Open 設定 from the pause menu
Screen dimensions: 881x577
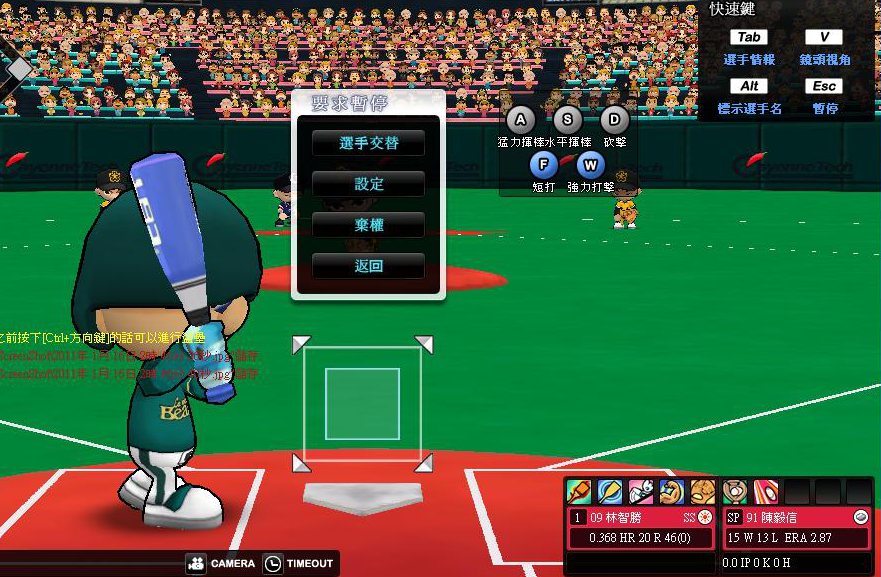[x=368, y=184]
